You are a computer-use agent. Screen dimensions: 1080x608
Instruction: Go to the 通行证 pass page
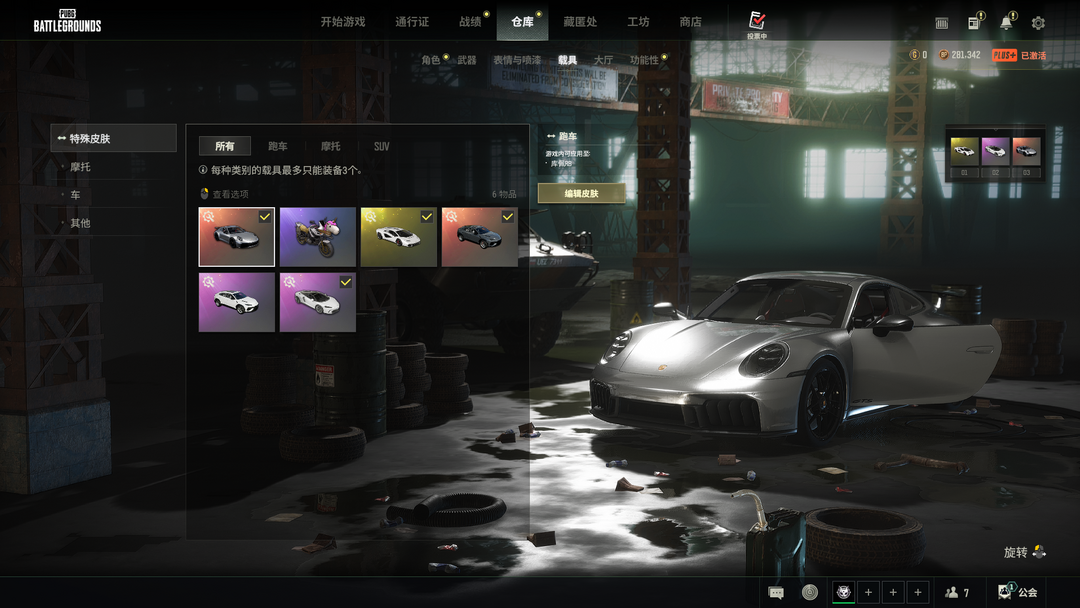[412, 22]
